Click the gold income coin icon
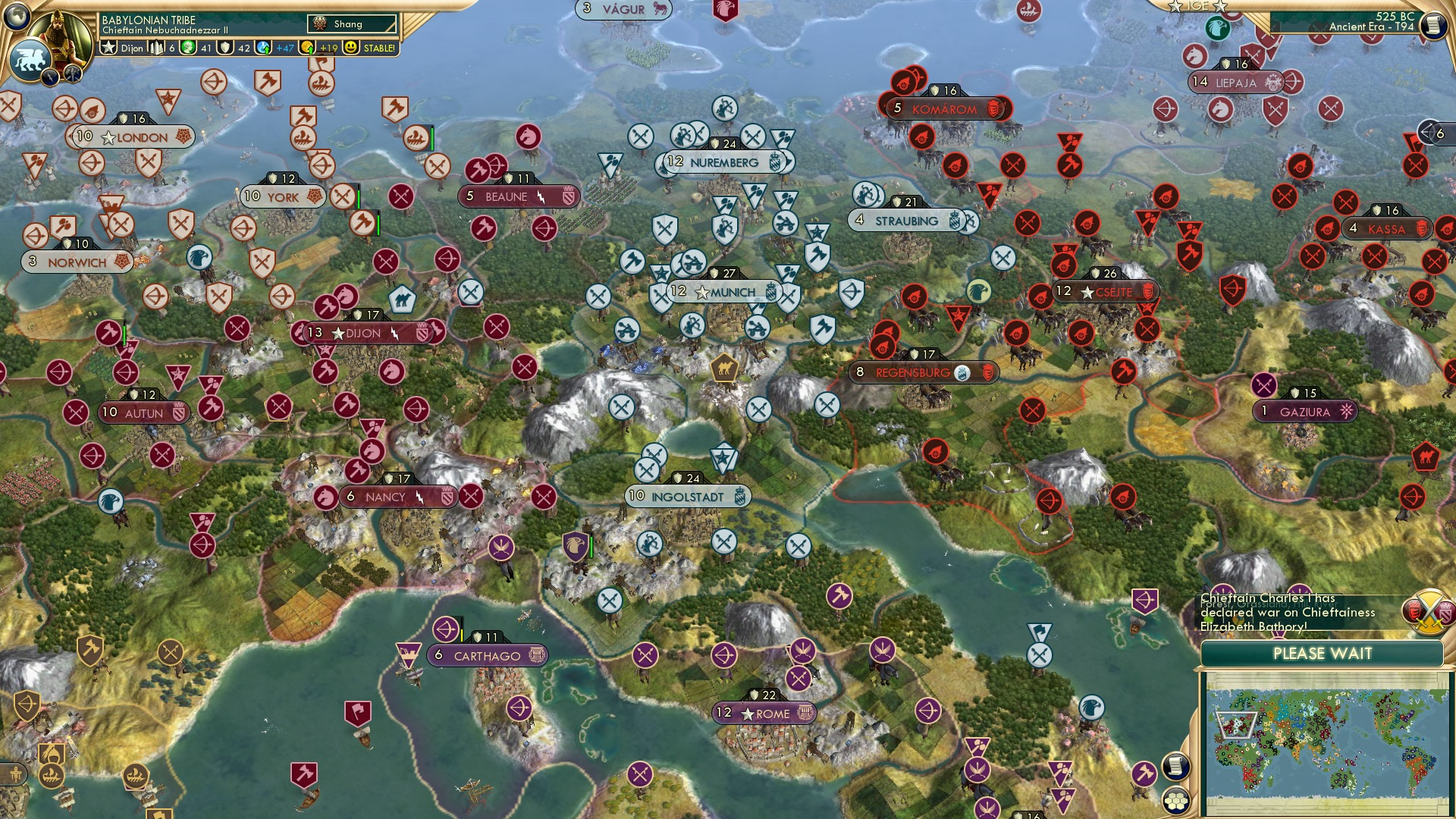 (308, 48)
